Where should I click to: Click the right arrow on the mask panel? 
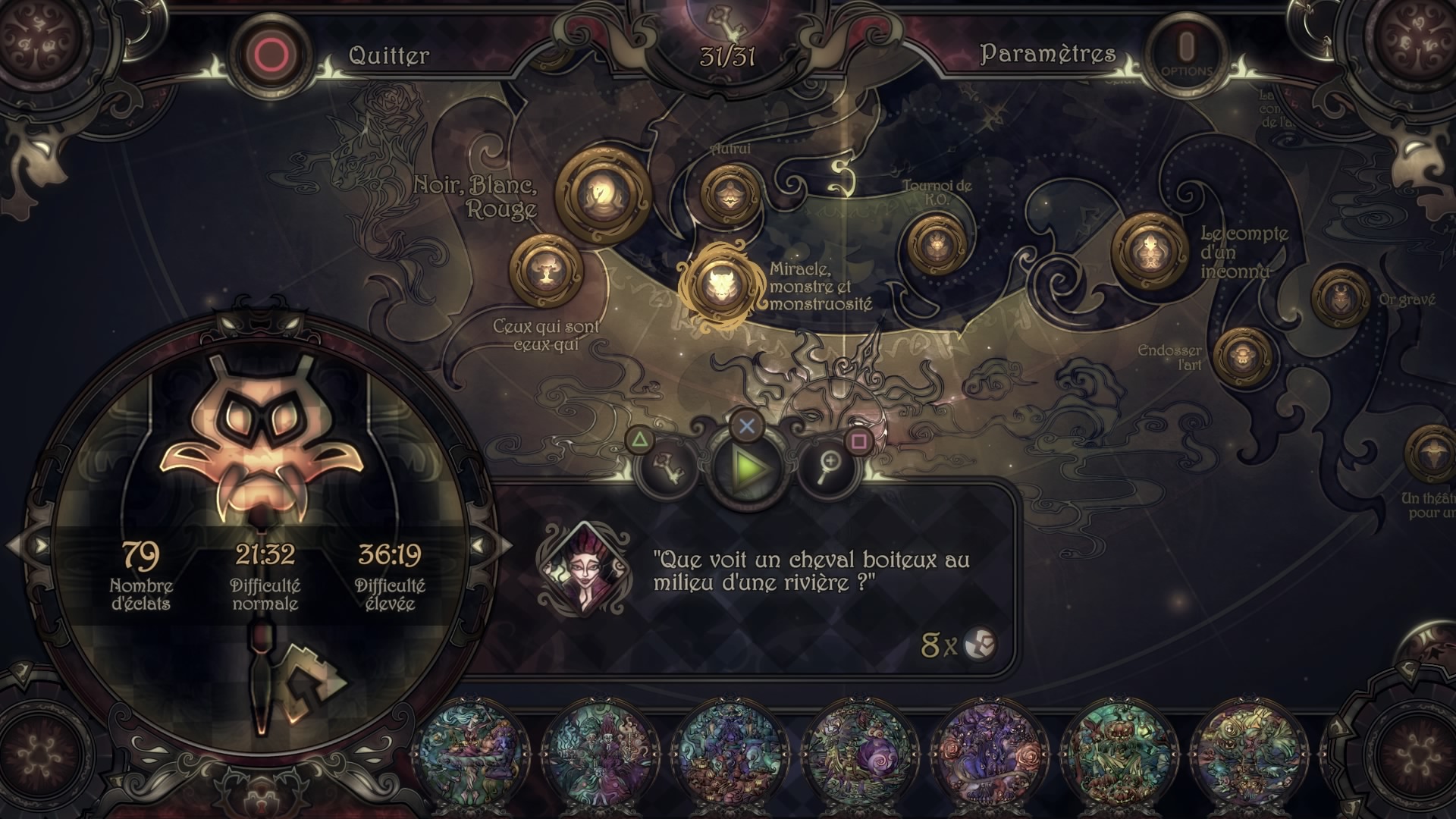(479, 545)
